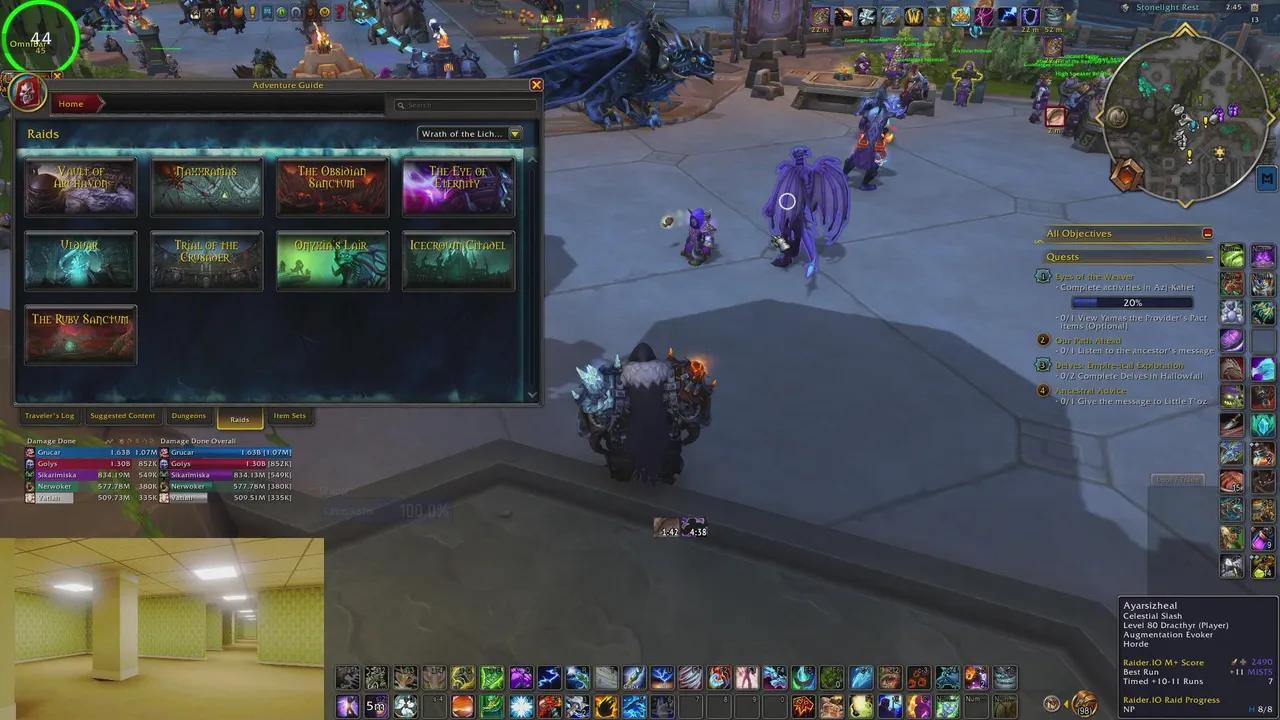Collapse the Quests section with the minus toggle
Screen dimensions: 1280x720
pos(1209,256)
